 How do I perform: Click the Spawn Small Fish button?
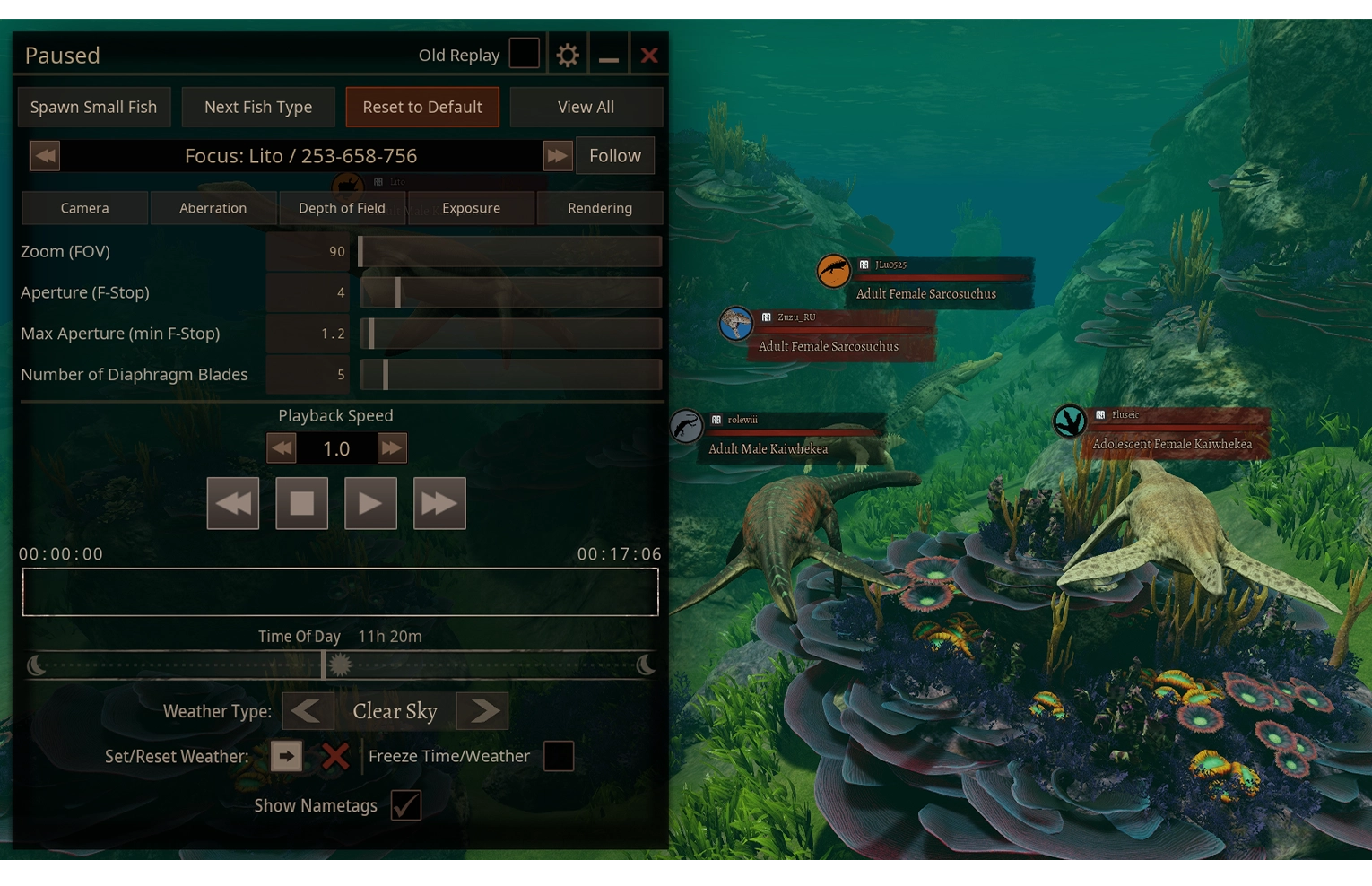(93, 108)
